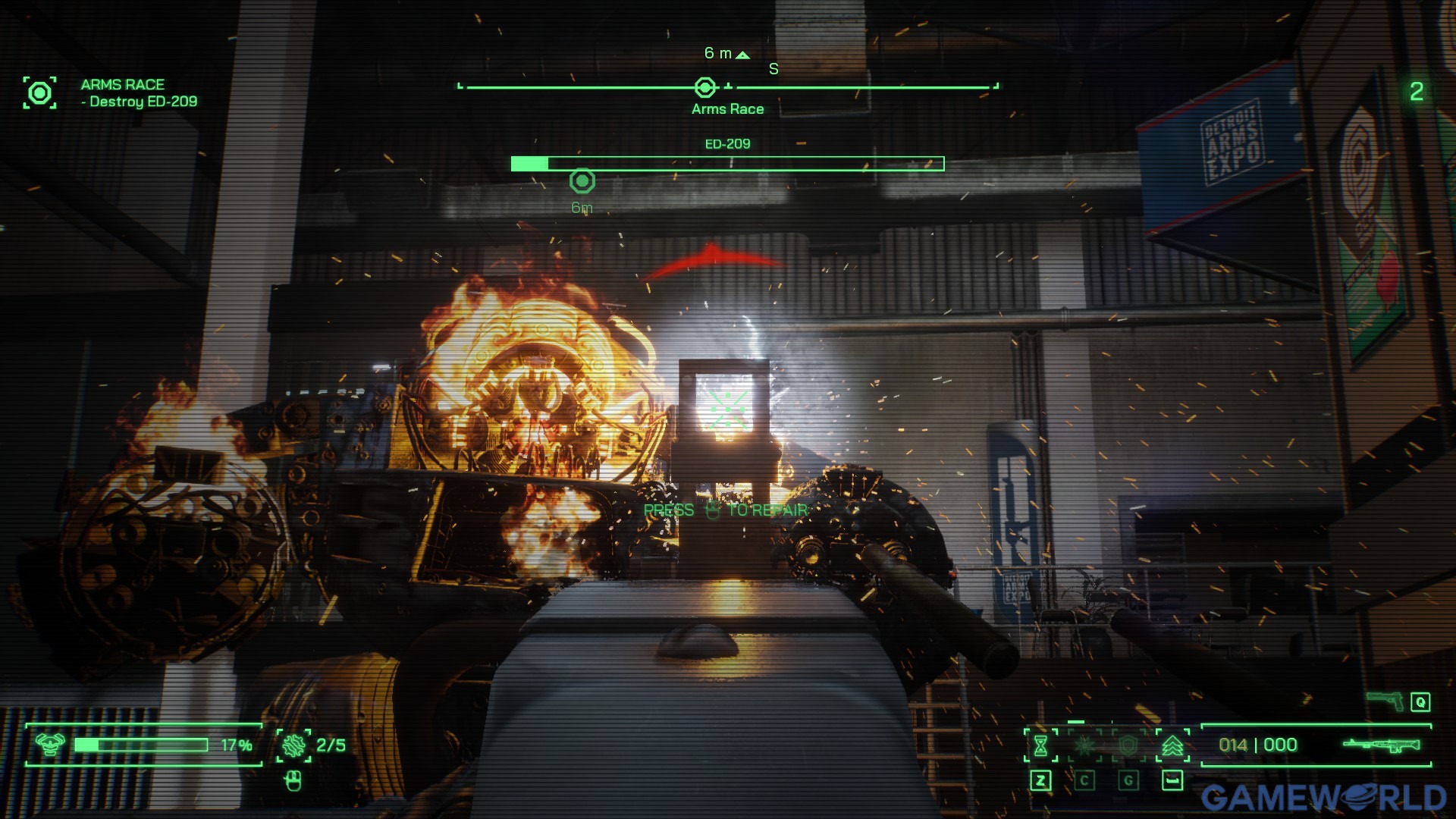The image size is (1456, 819).
Task: Switch to the pistol sidearm icon
Action: tap(1385, 701)
